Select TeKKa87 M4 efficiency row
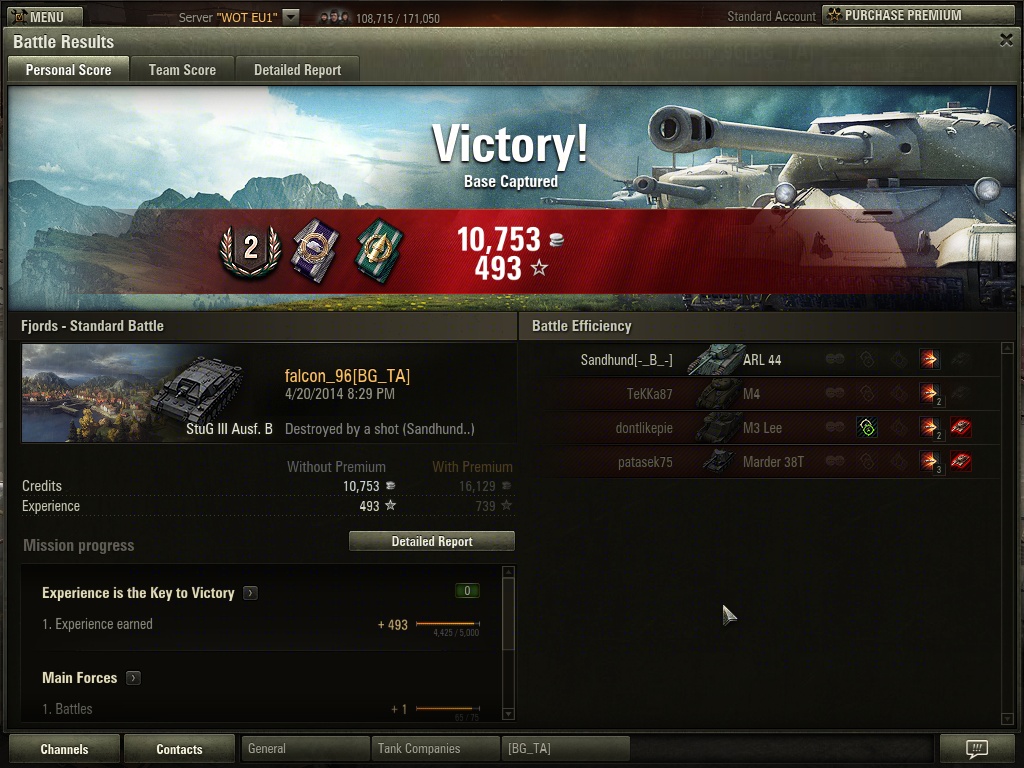The image size is (1024, 768). pos(760,394)
